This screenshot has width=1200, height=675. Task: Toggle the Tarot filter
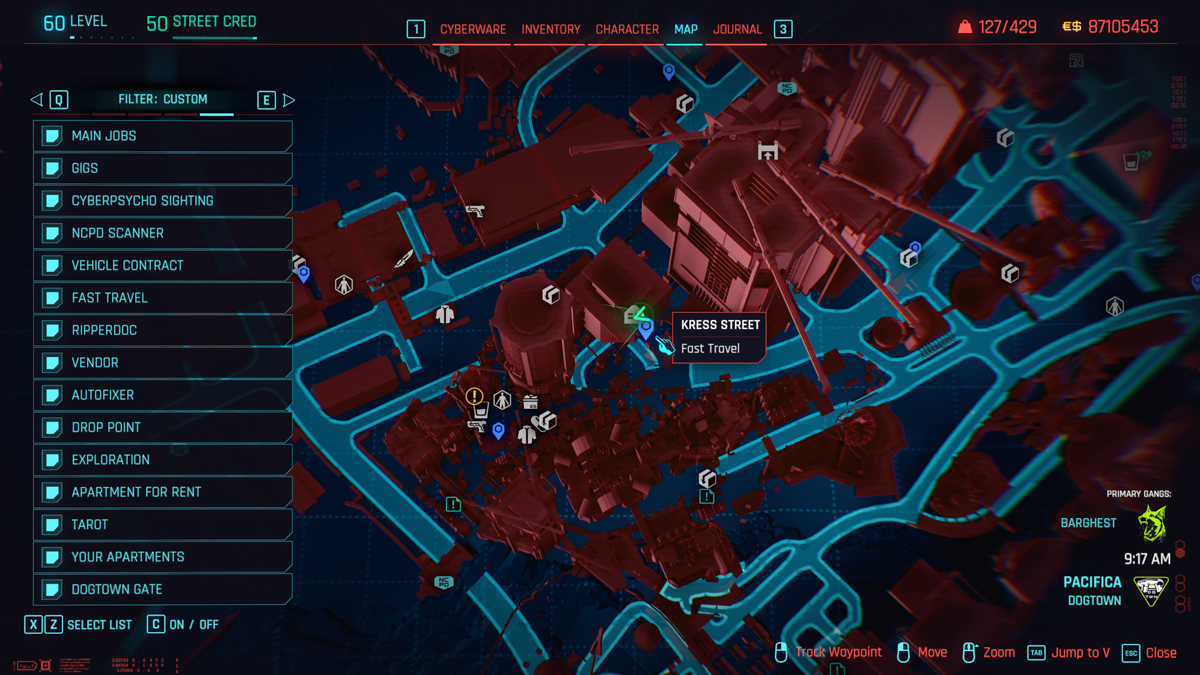pyautogui.click(x=163, y=524)
